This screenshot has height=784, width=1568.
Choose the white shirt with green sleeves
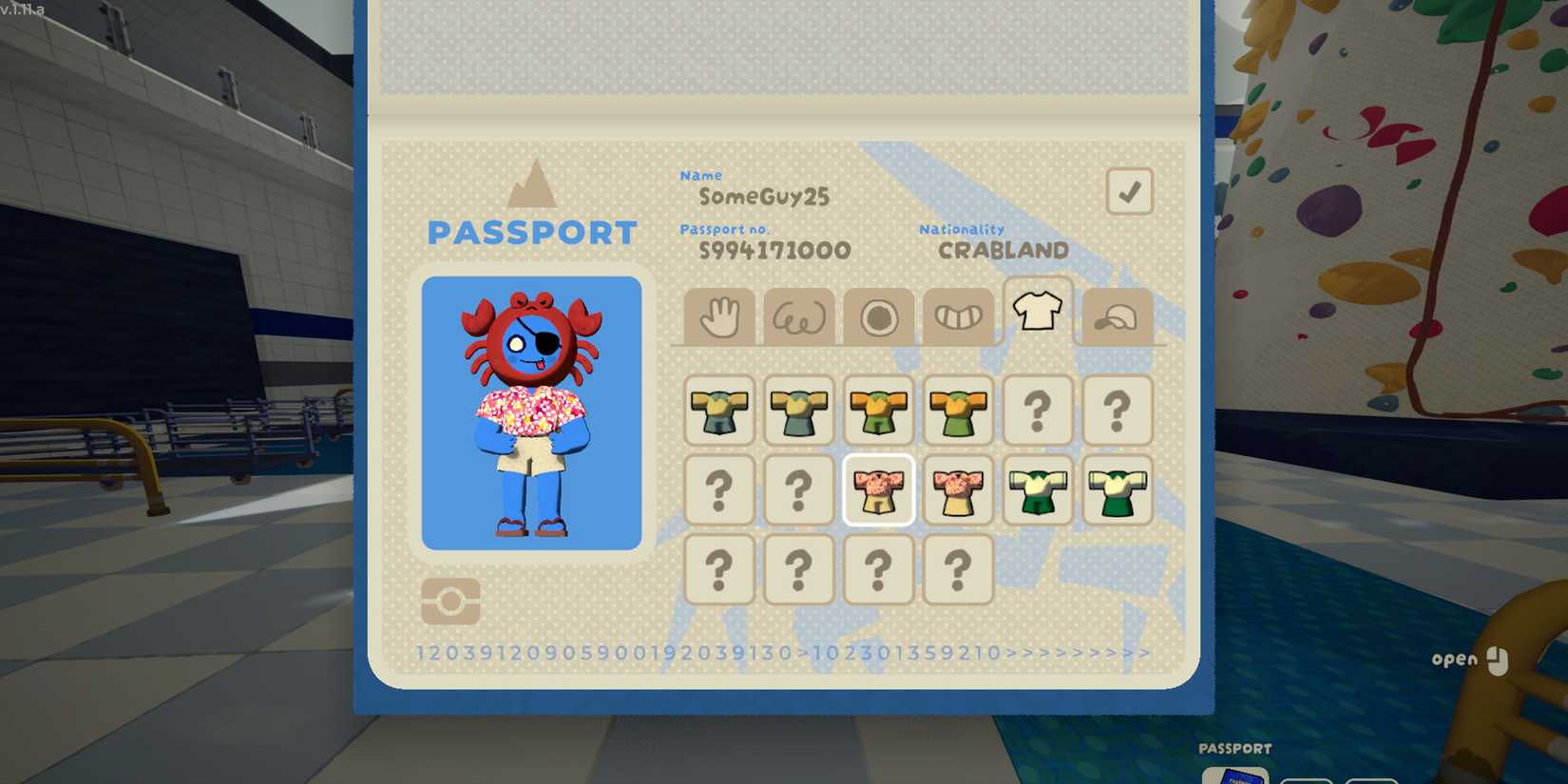1038,490
